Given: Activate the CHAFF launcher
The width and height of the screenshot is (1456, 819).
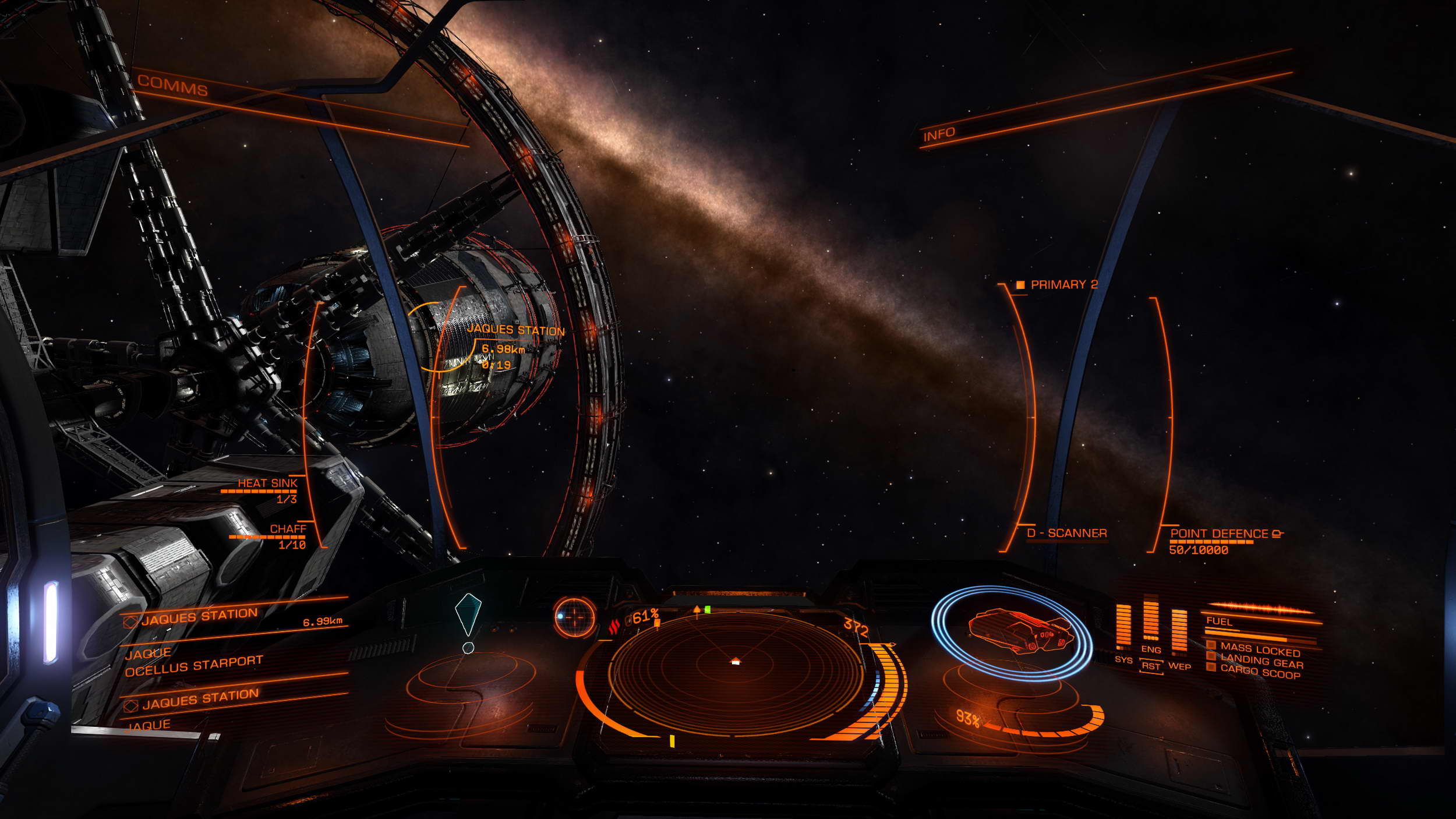Looking at the screenshot, I should (288, 529).
